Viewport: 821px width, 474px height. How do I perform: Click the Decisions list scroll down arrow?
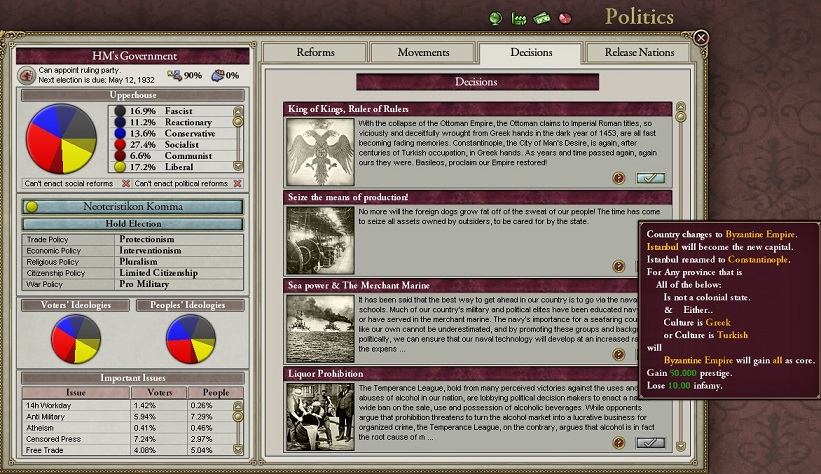pos(681,445)
